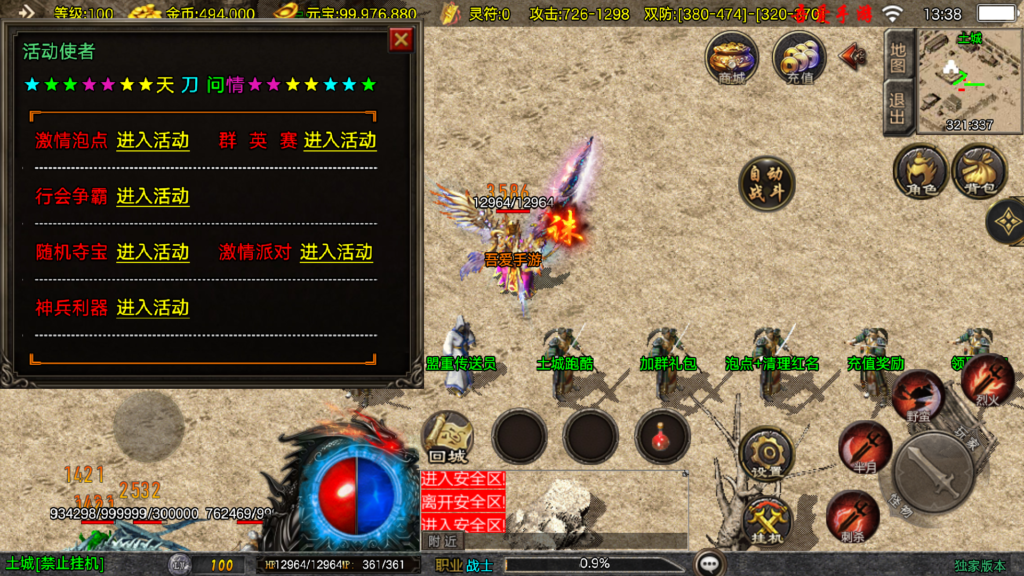Join the 群英赛 activity
1024x576 pixels.
click(x=339, y=141)
